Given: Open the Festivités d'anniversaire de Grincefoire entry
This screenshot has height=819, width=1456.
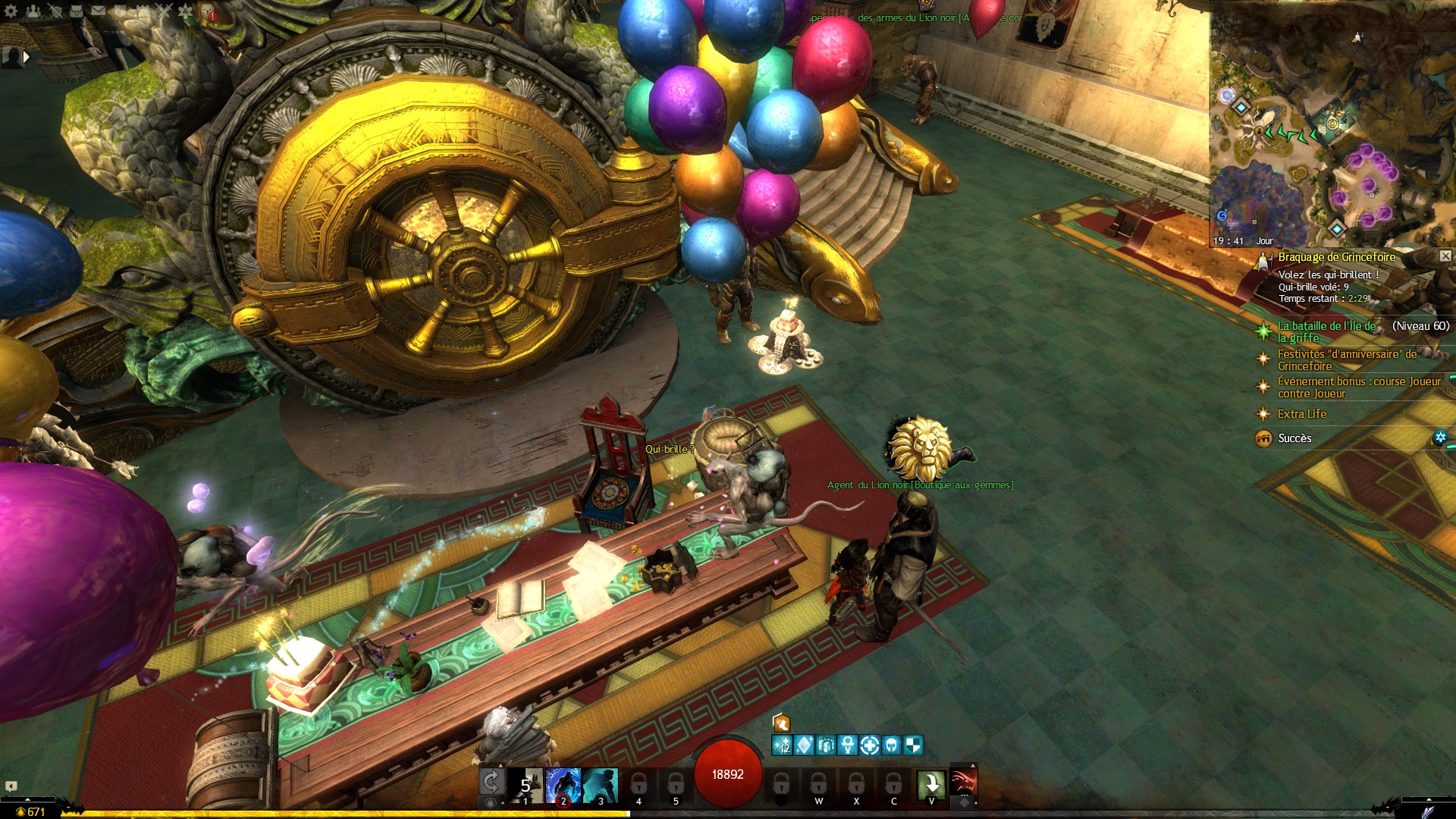Looking at the screenshot, I should (1347, 359).
